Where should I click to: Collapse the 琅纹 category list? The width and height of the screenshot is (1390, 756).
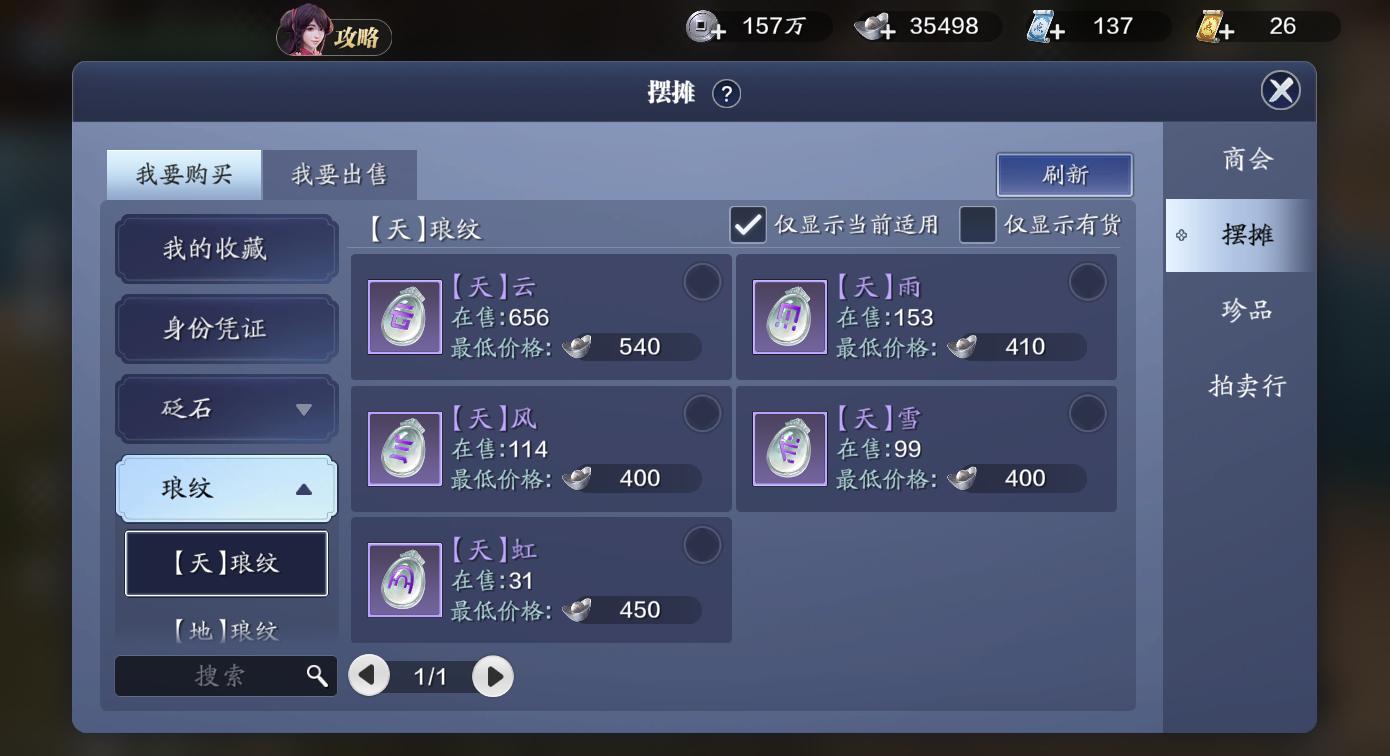225,488
